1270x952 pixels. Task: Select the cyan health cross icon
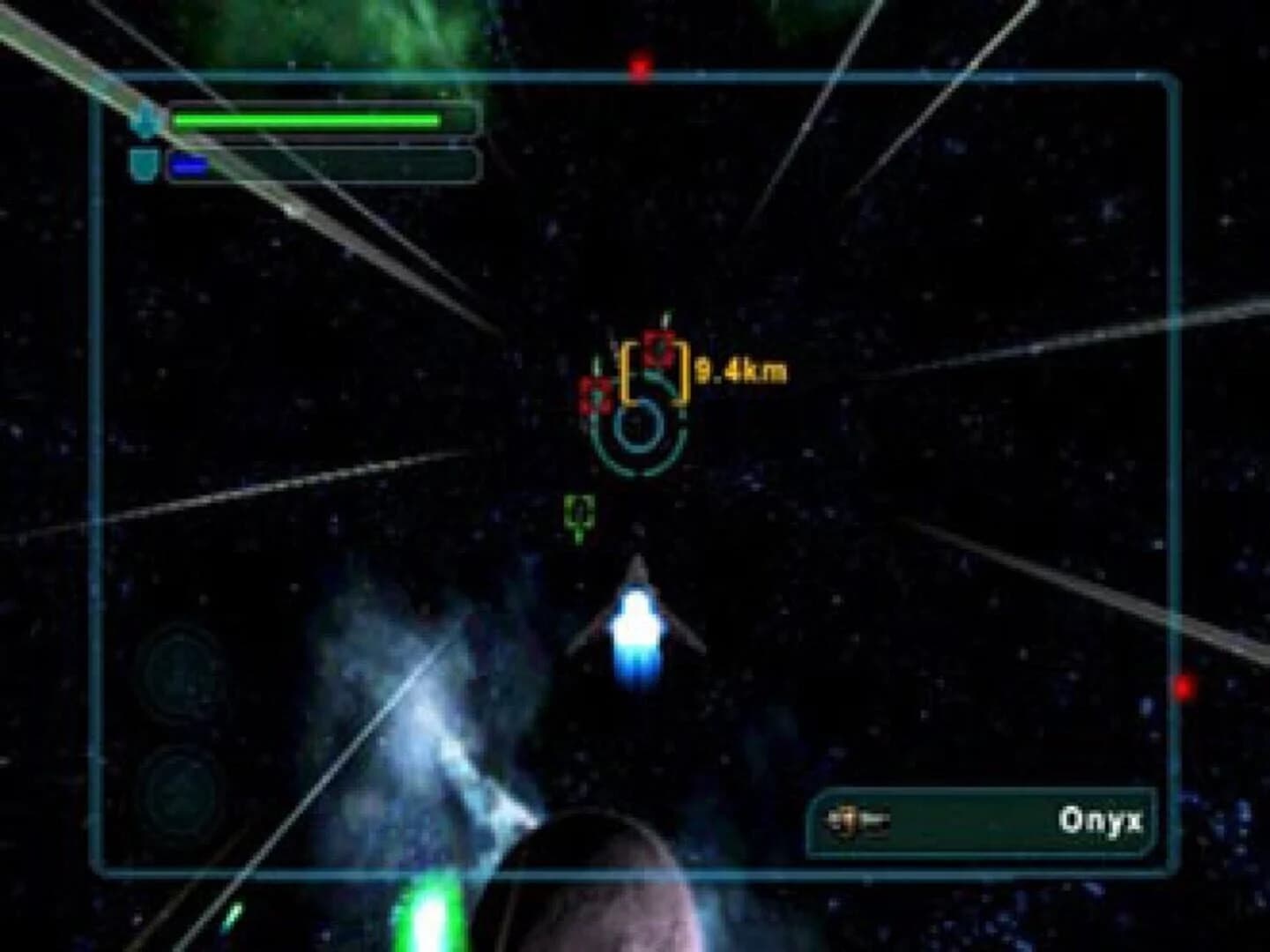pyautogui.click(x=145, y=119)
